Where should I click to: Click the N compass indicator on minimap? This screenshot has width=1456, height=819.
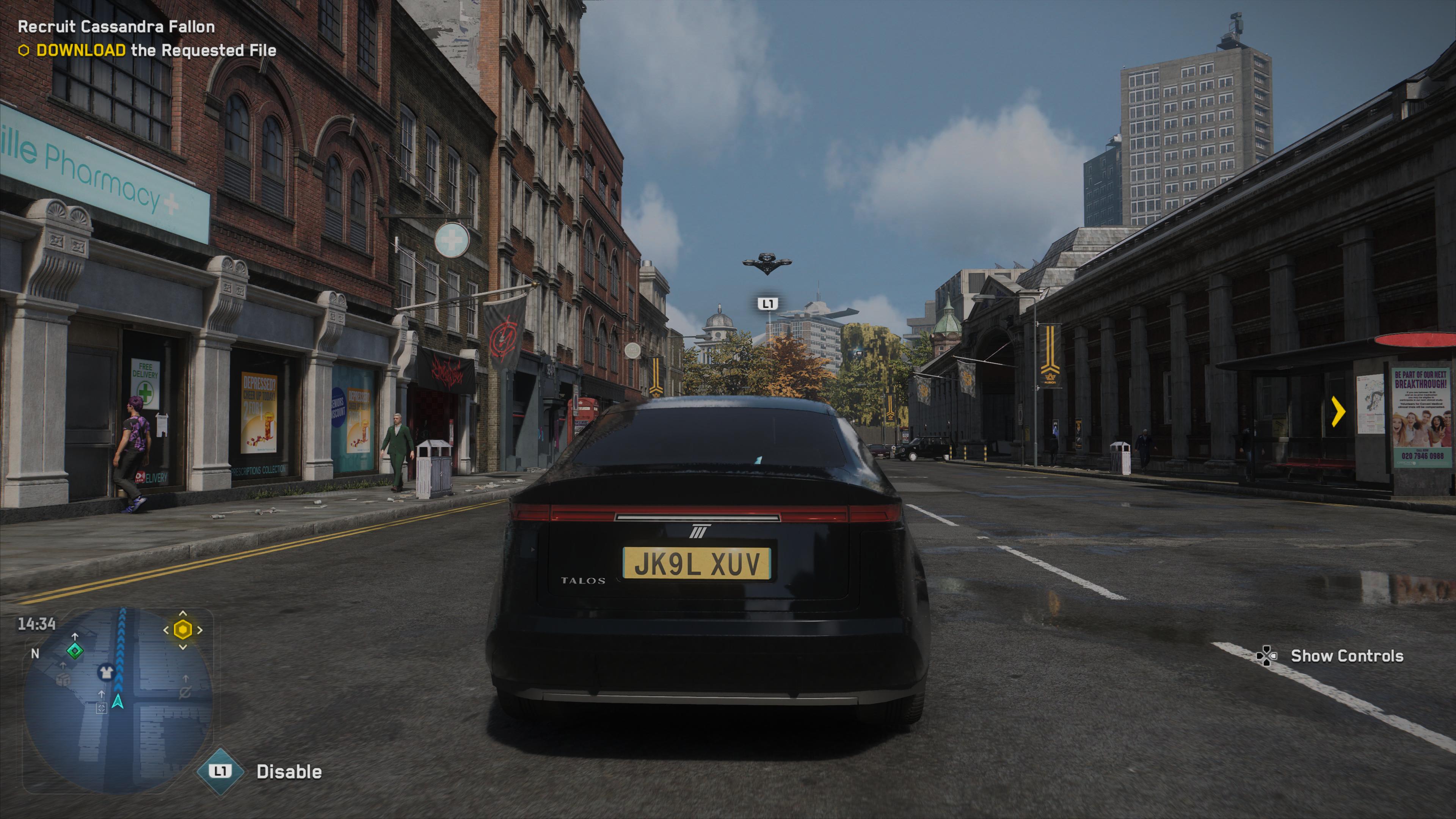[35, 654]
